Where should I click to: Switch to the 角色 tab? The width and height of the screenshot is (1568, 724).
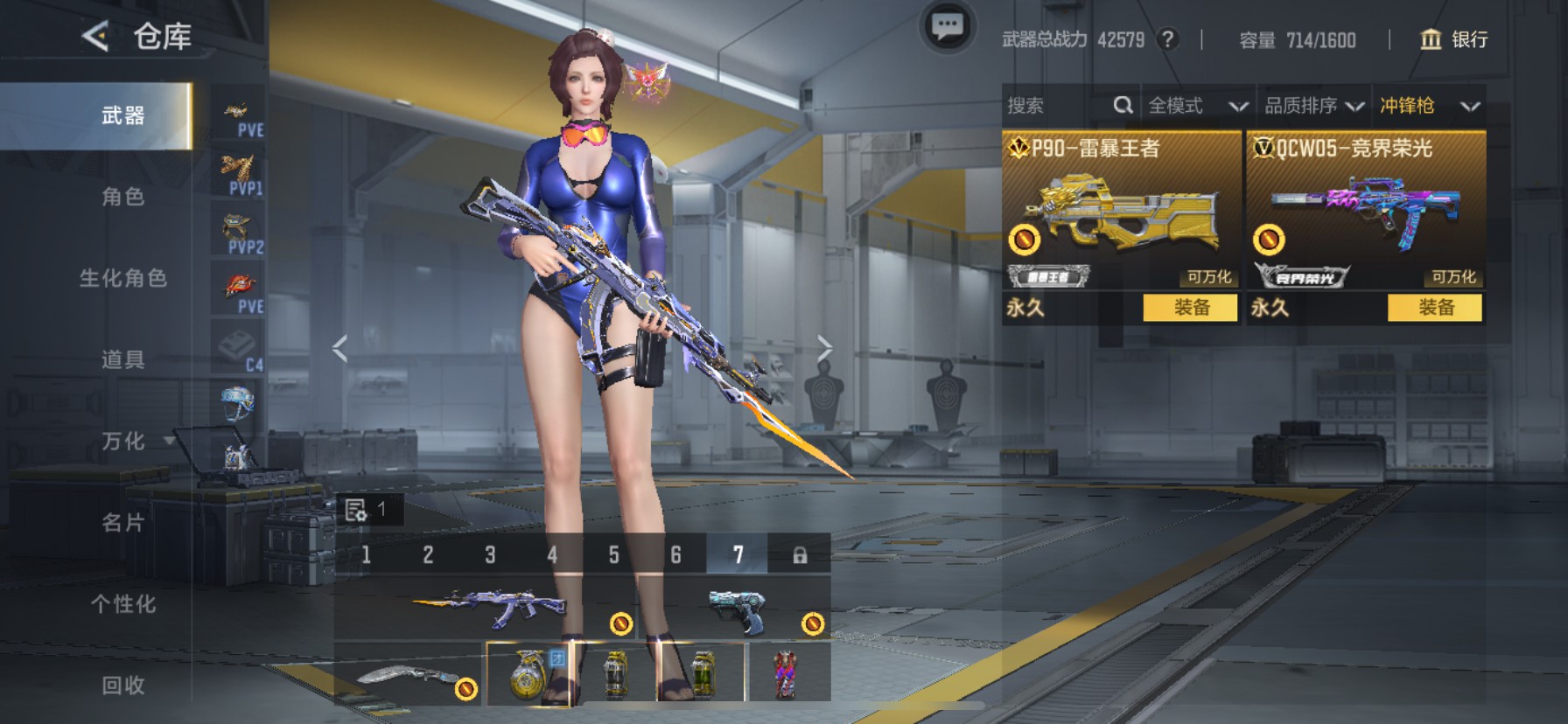122,197
